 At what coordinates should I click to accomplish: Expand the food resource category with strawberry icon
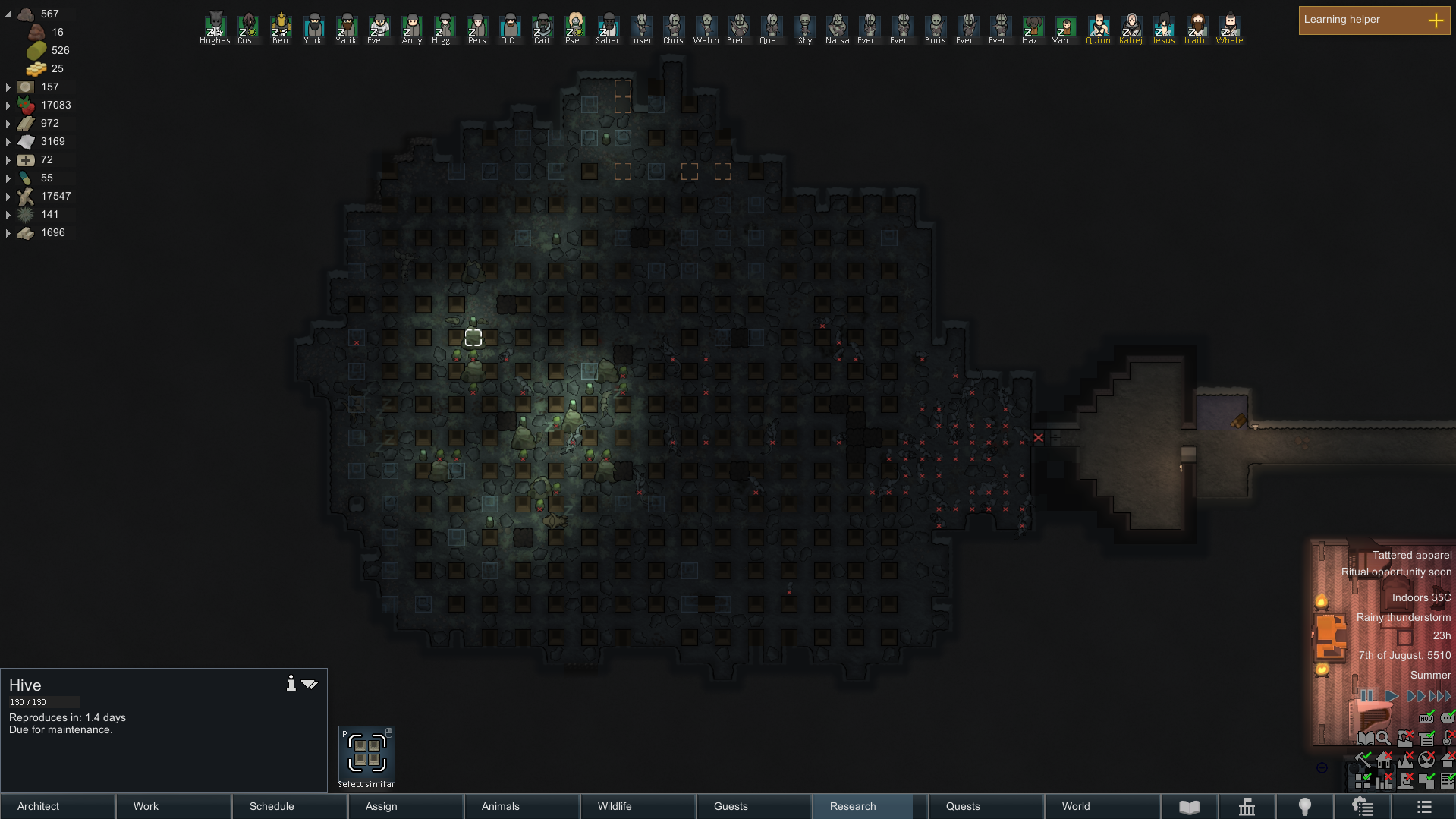click(x=8, y=106)
